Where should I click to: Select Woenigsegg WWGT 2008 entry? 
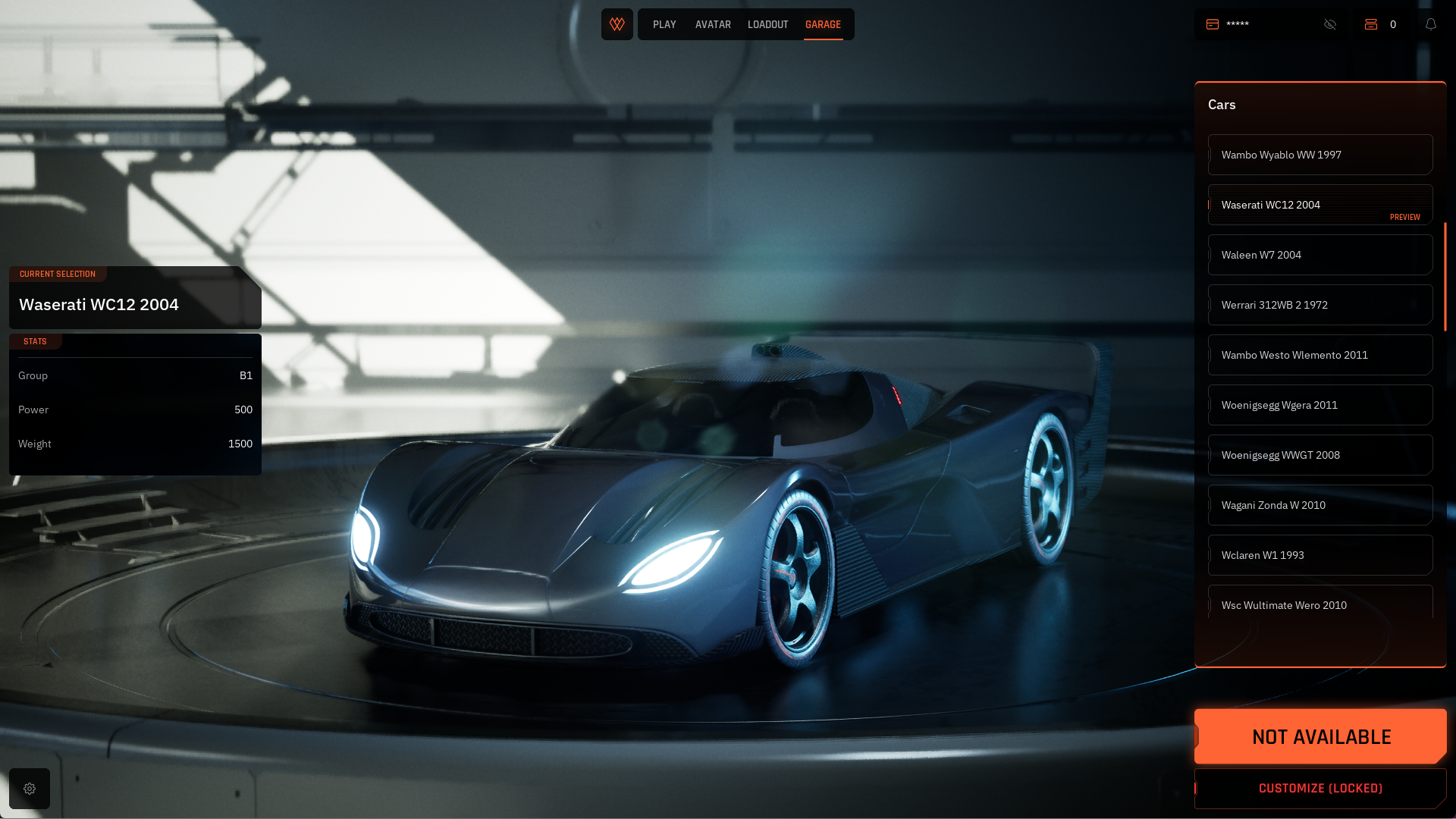tap(1319, 455)
